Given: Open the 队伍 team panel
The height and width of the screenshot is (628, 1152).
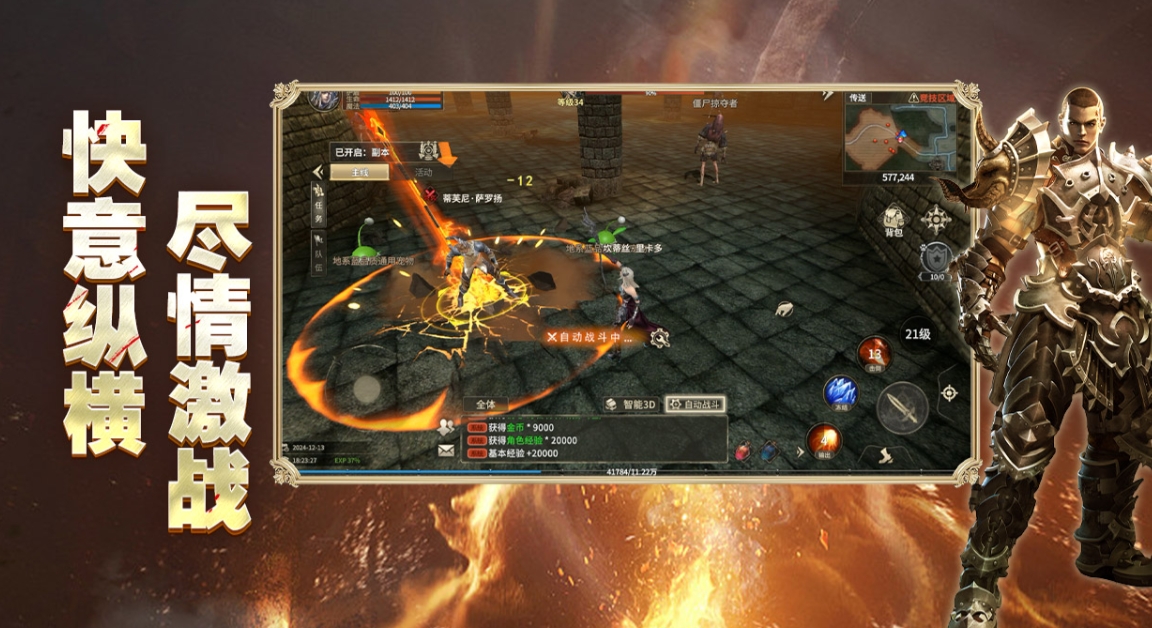Looking at the screenshot, I should point(319,253).
